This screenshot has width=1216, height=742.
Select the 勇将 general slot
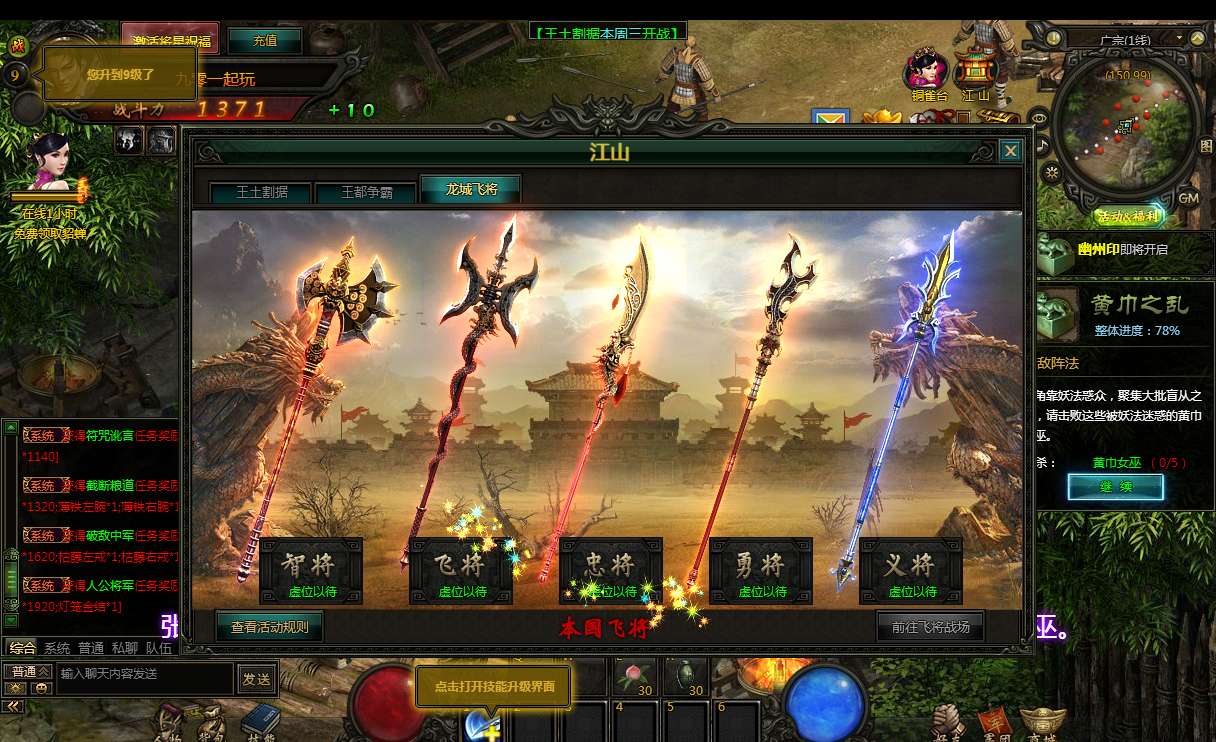point(761,571)
